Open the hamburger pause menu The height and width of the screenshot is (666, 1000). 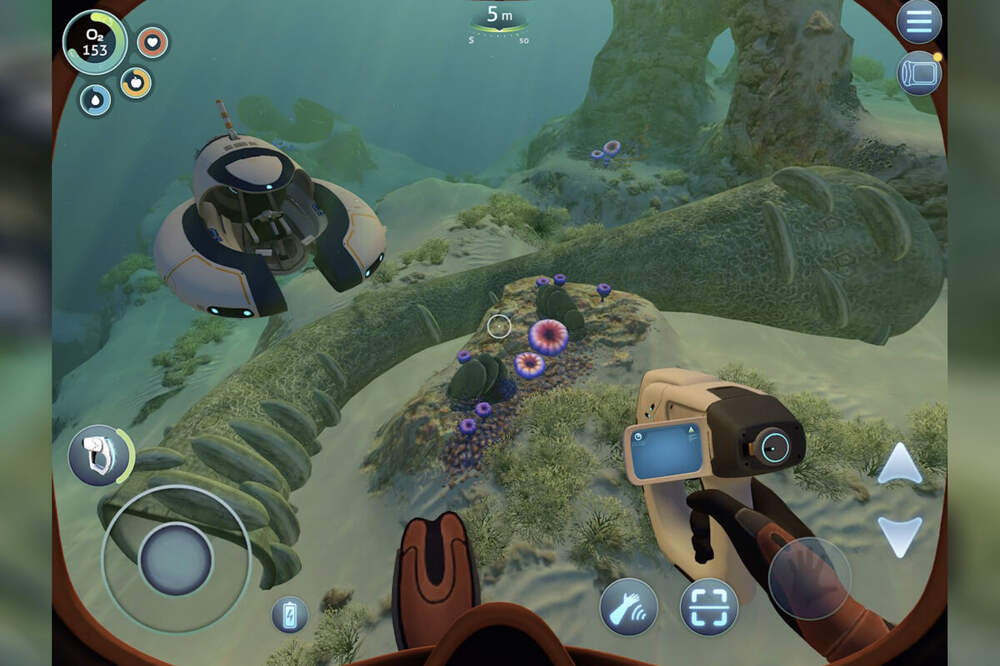918,22
